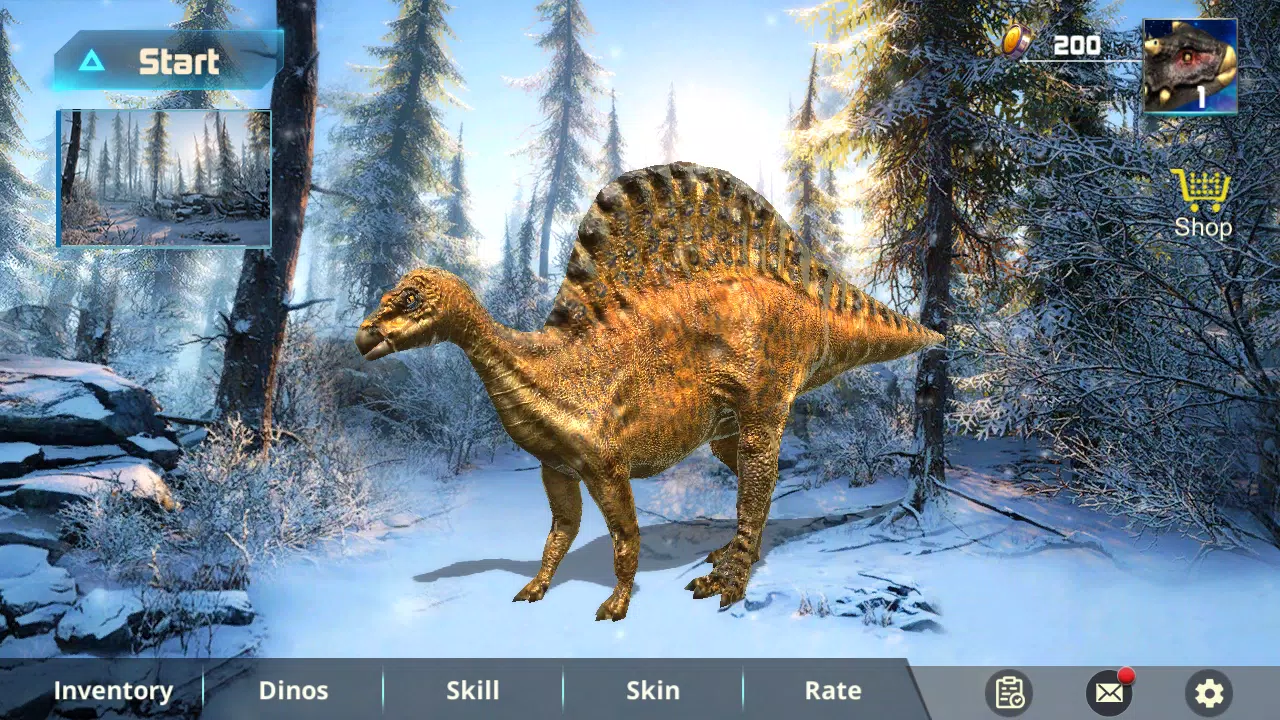Select the snowy forest map preview thumbnail
The height and width of the screenshot is (720, 1280).
[164, 177]
